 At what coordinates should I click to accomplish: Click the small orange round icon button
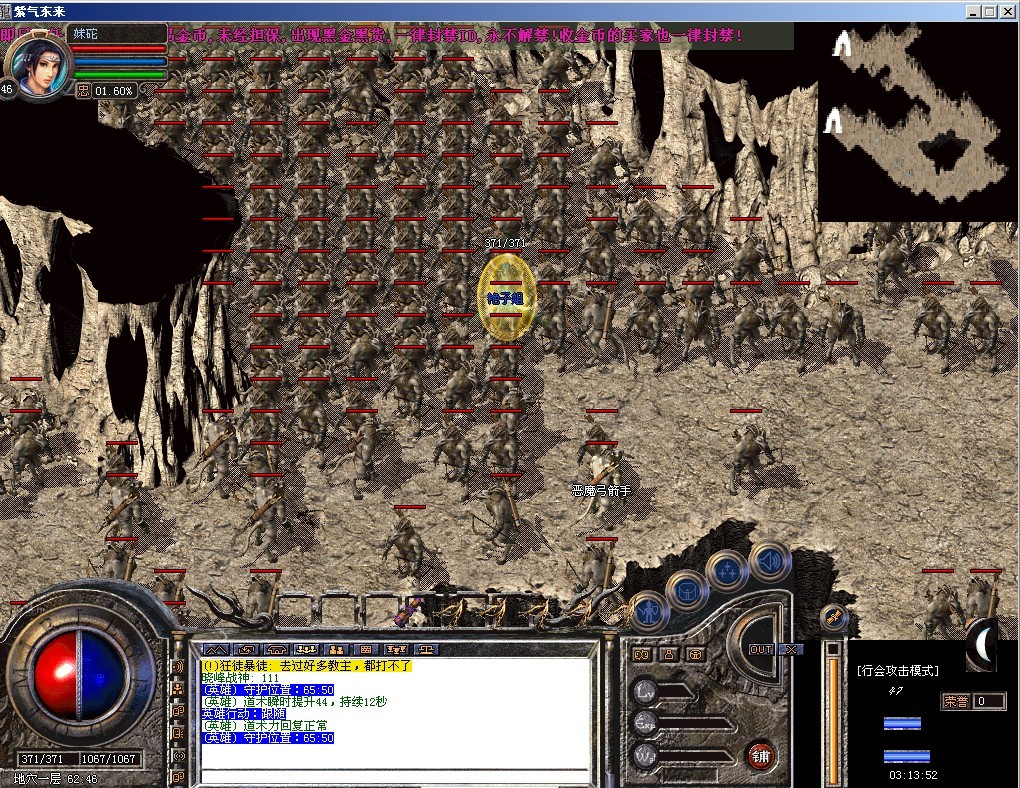click(833, 618)
